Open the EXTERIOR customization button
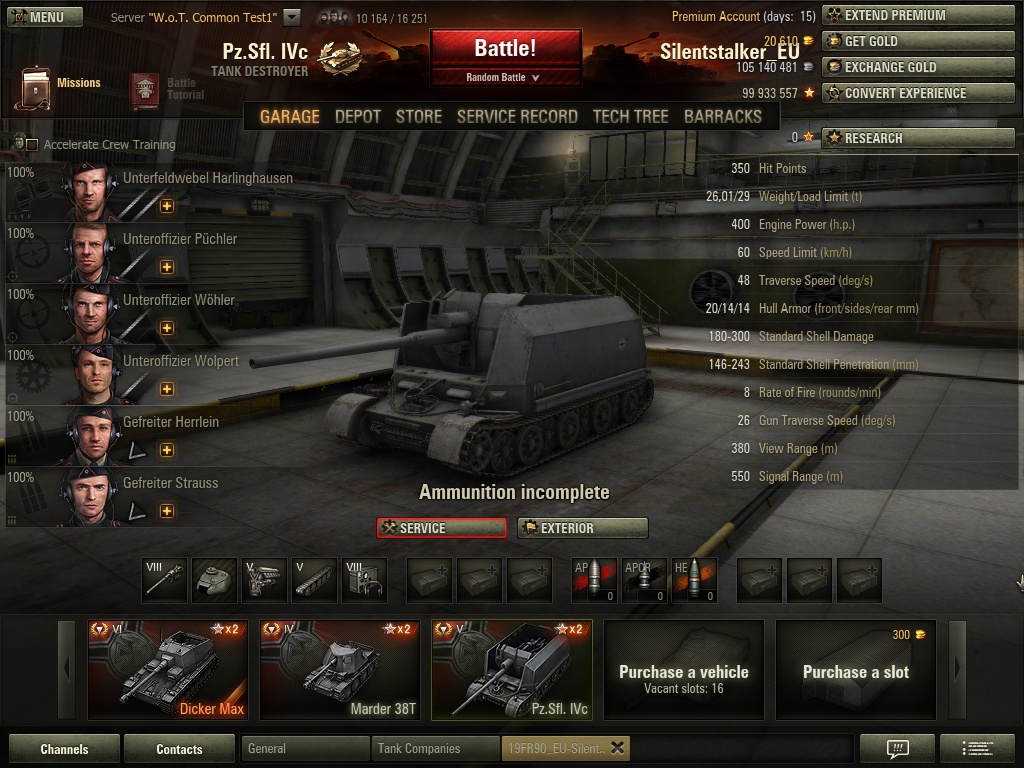This screenshot has width=1024, height=768. 582,528
